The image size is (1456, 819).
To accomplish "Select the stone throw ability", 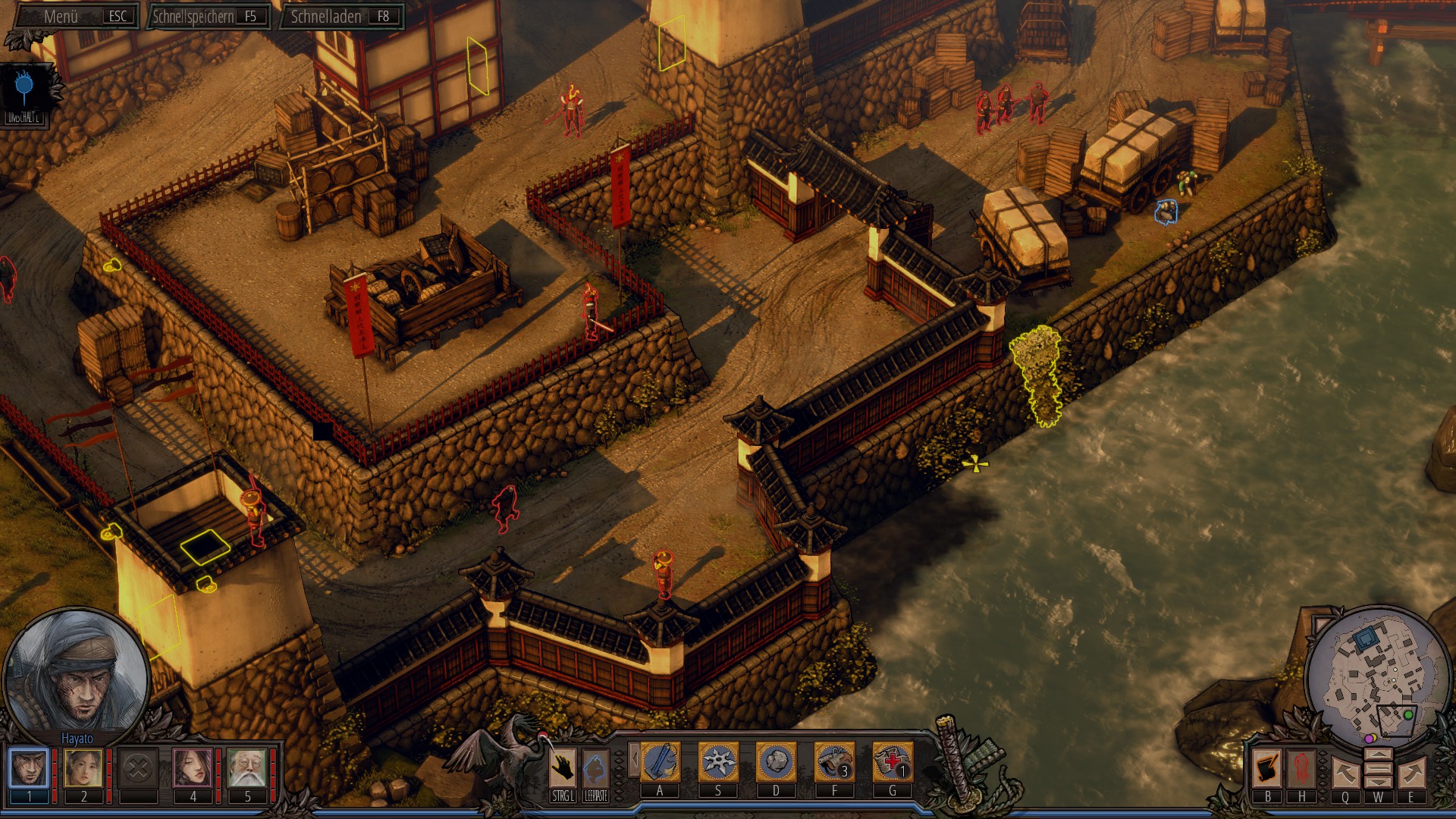I will [x=776, y=762].
